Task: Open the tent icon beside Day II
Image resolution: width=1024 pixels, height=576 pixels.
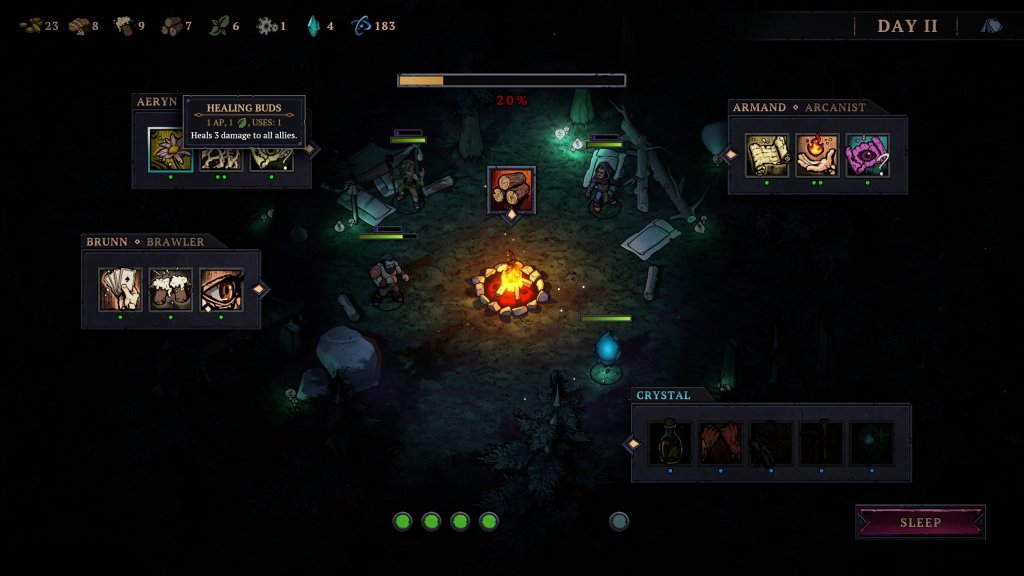Action: 991,26
